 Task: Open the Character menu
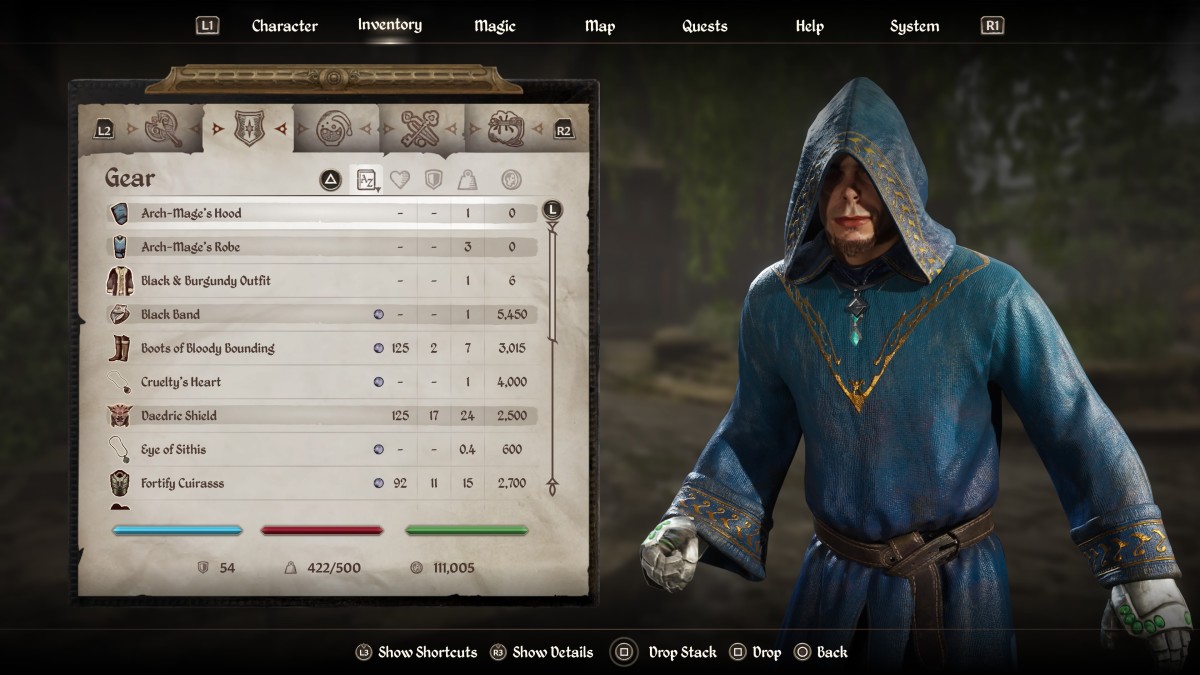tap(284, 26)
